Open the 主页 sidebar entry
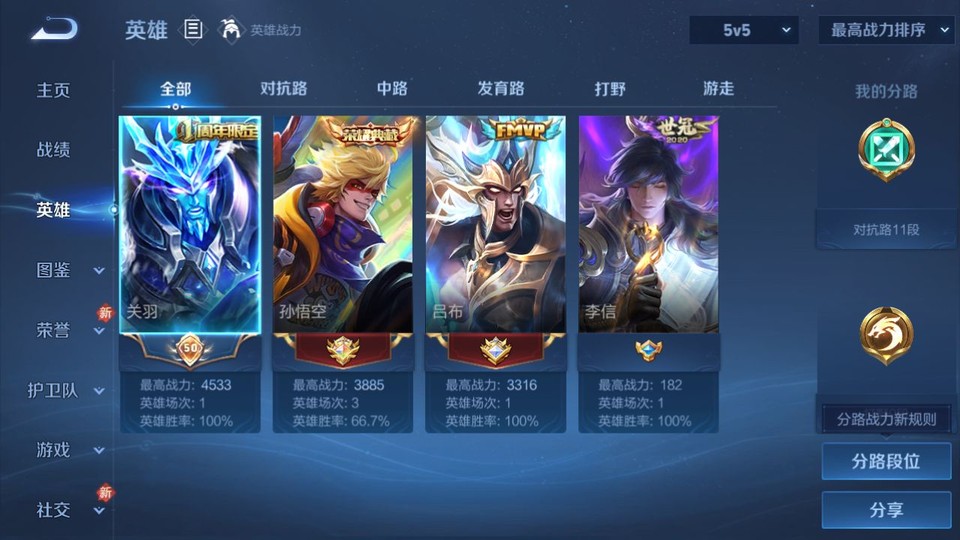The height and width of the screenshot is (540, 960). pyautogui.click(x=54, y=90)
